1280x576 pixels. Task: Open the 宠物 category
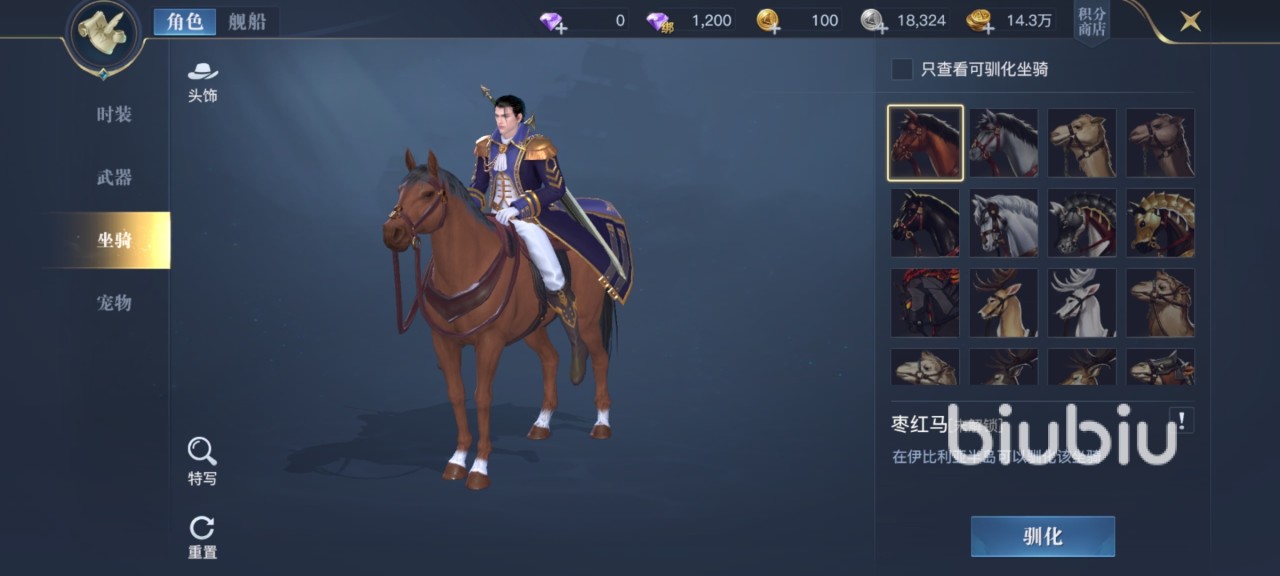click(114, 302)
